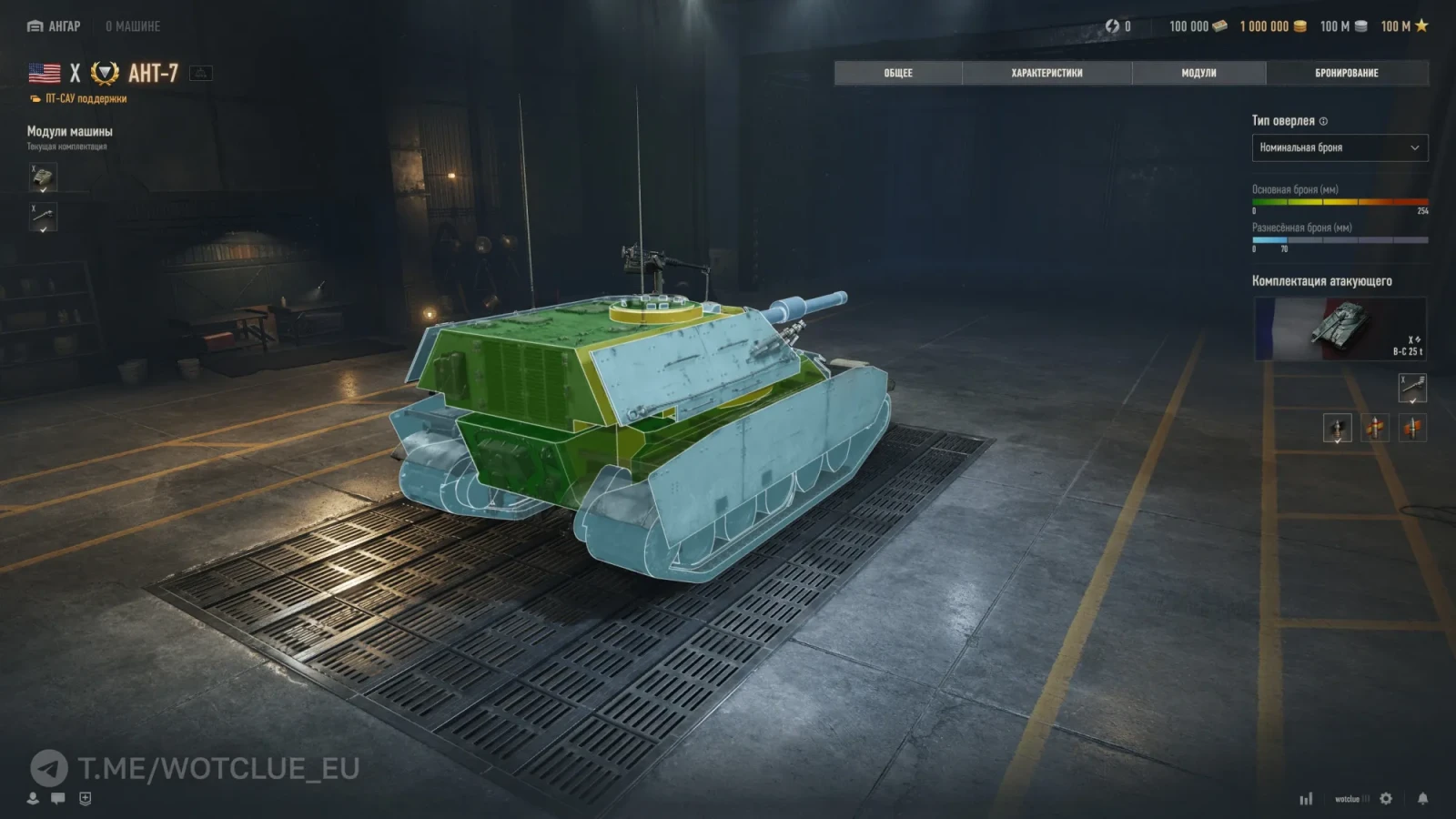Show the Бронирование tab
The image size is (1456, 819).
pyautogui.click(x=1346, y=73)
